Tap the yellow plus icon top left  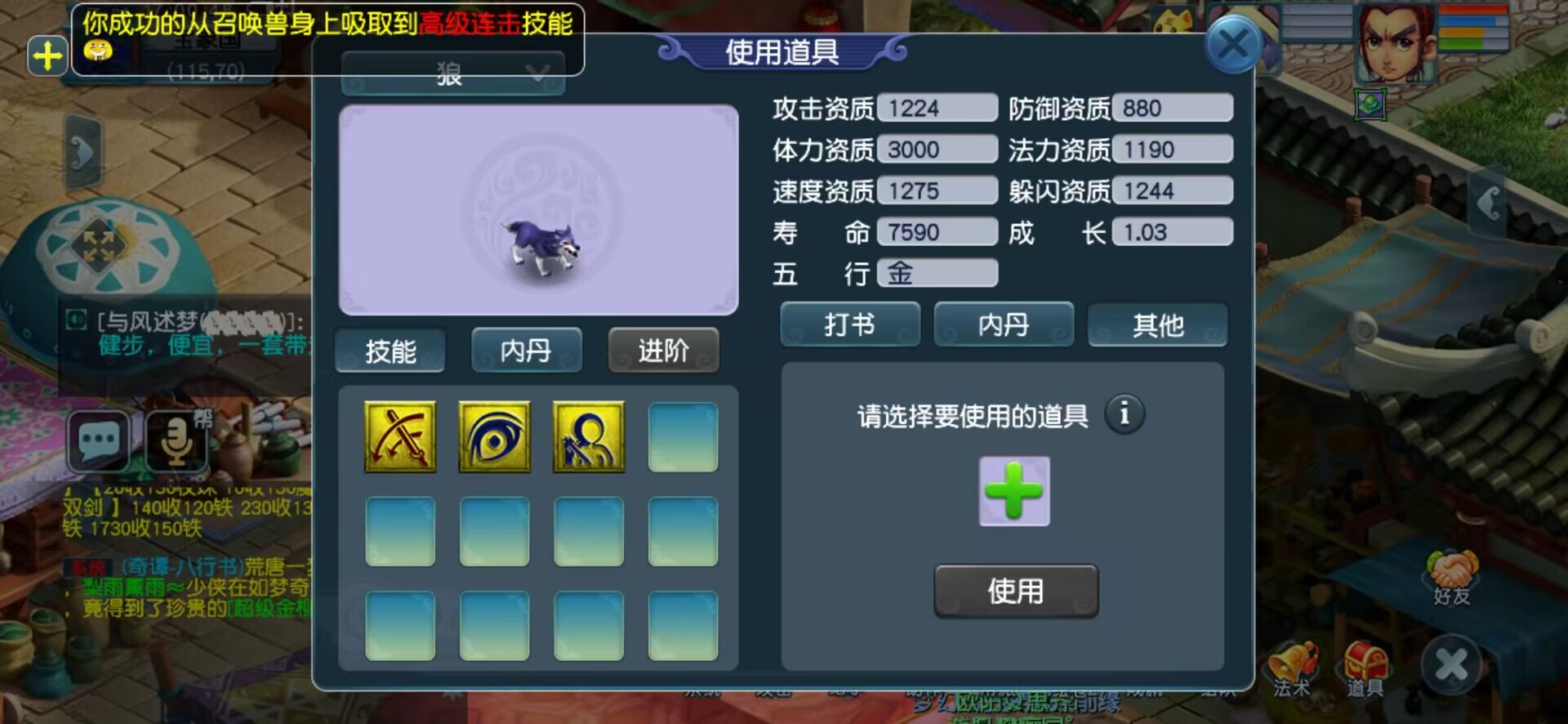click(47, 56)
